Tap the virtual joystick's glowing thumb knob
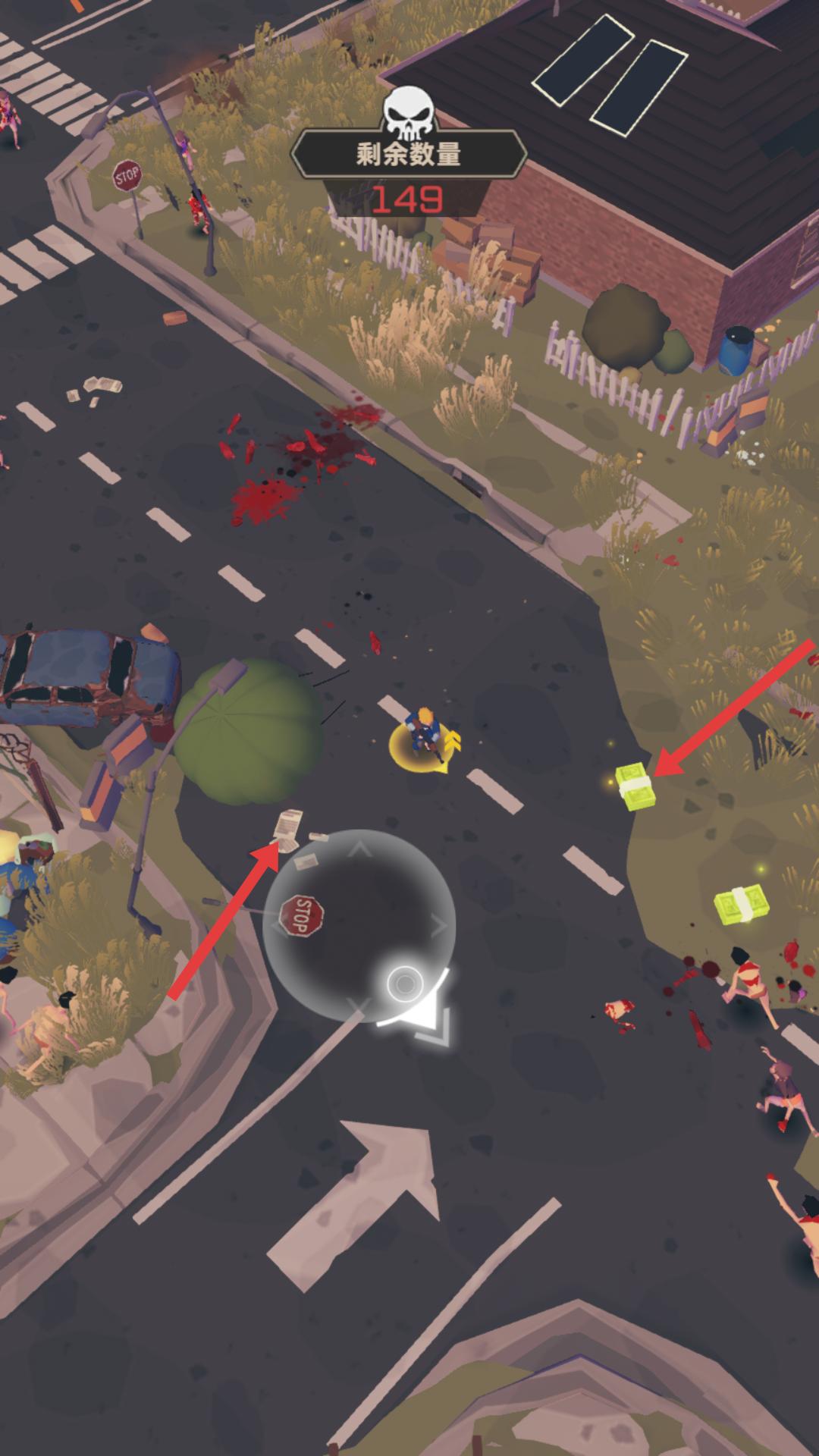 (404, 984)
